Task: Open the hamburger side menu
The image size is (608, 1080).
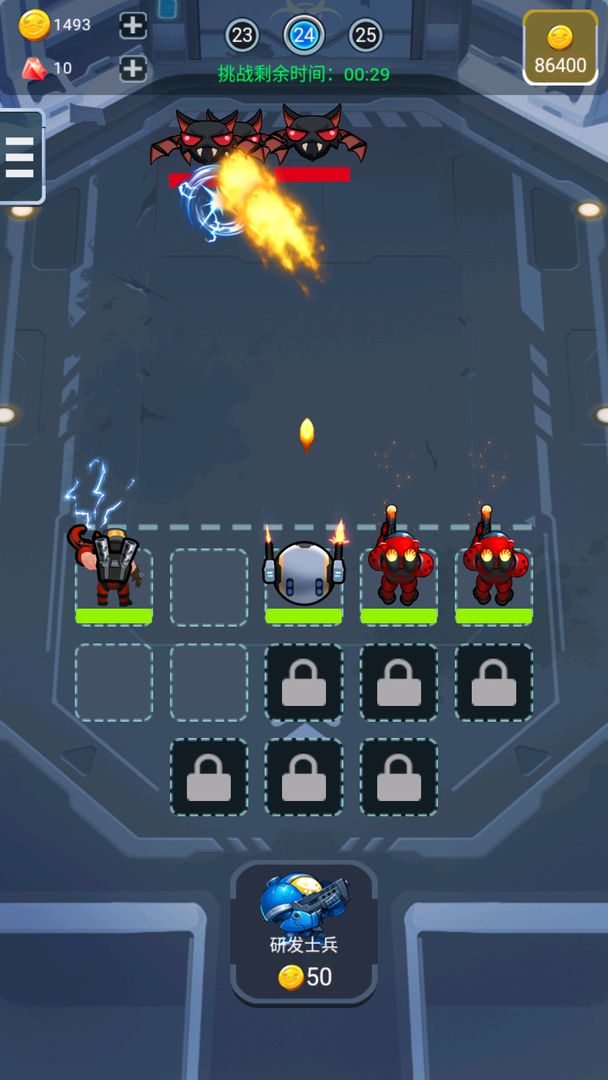Action: point(20,157)
